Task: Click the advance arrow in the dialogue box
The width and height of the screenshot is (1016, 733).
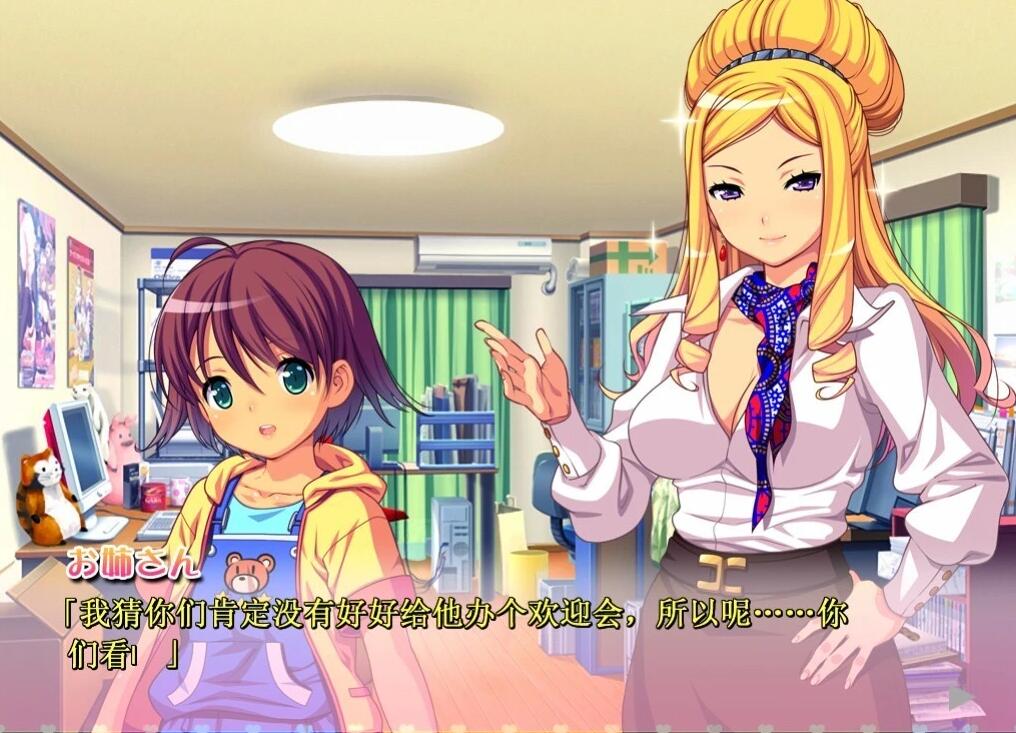Action: [960, 697]
